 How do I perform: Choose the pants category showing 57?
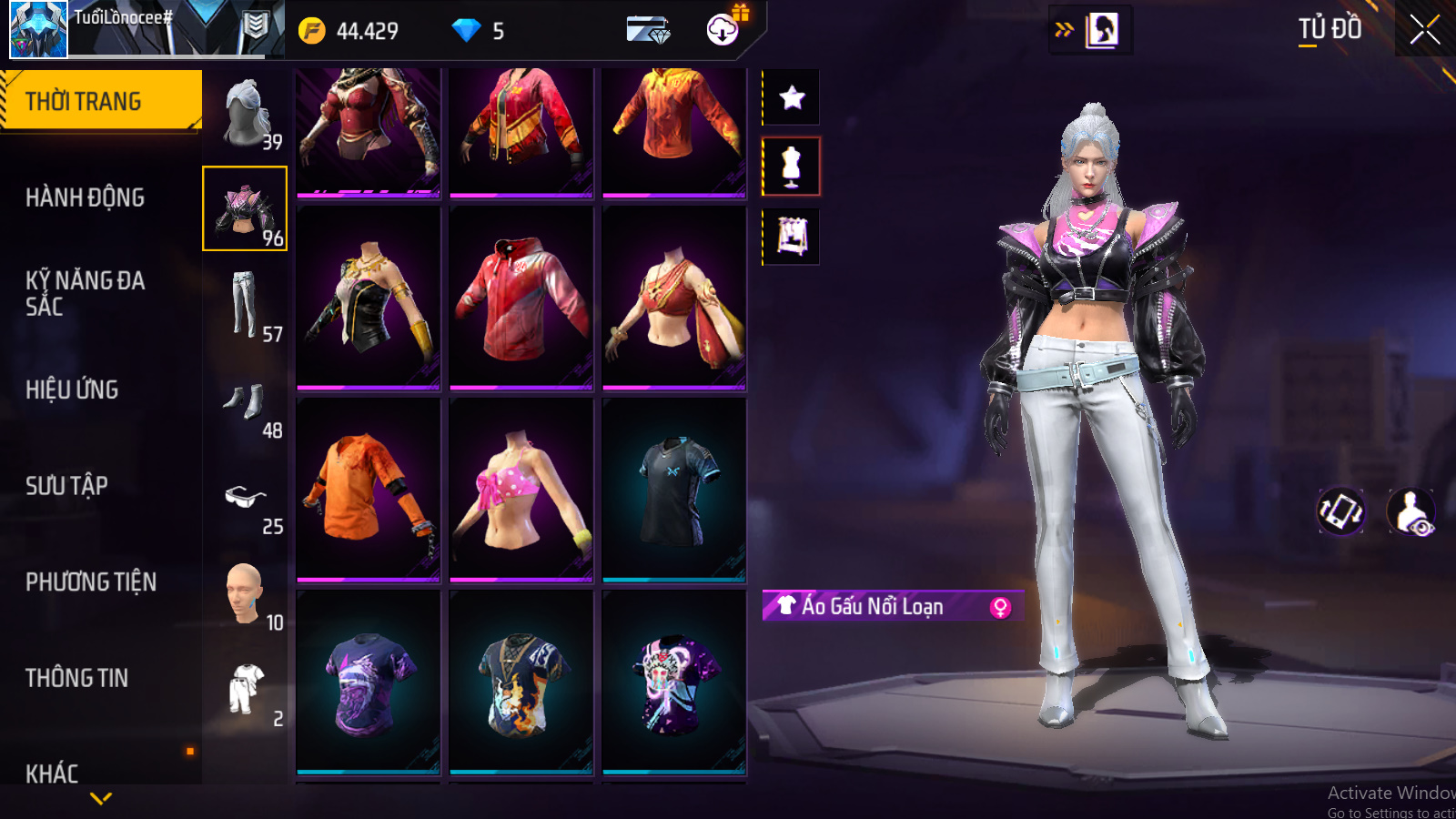pyautogui.click(x=246, y=306)
